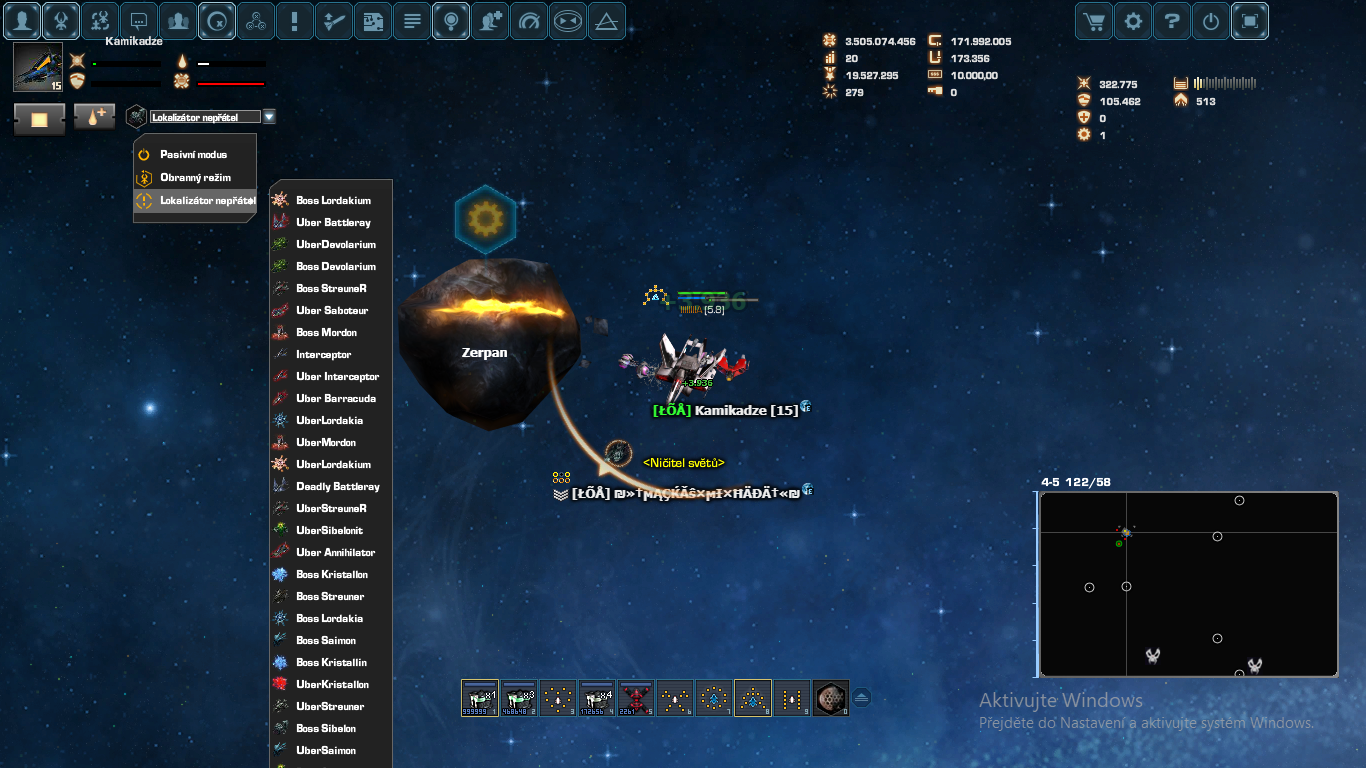The width and height of the screenshot is (1366, 768).
Task: Open the speedometer icon in the toolbar
Action: coord(529,21)
